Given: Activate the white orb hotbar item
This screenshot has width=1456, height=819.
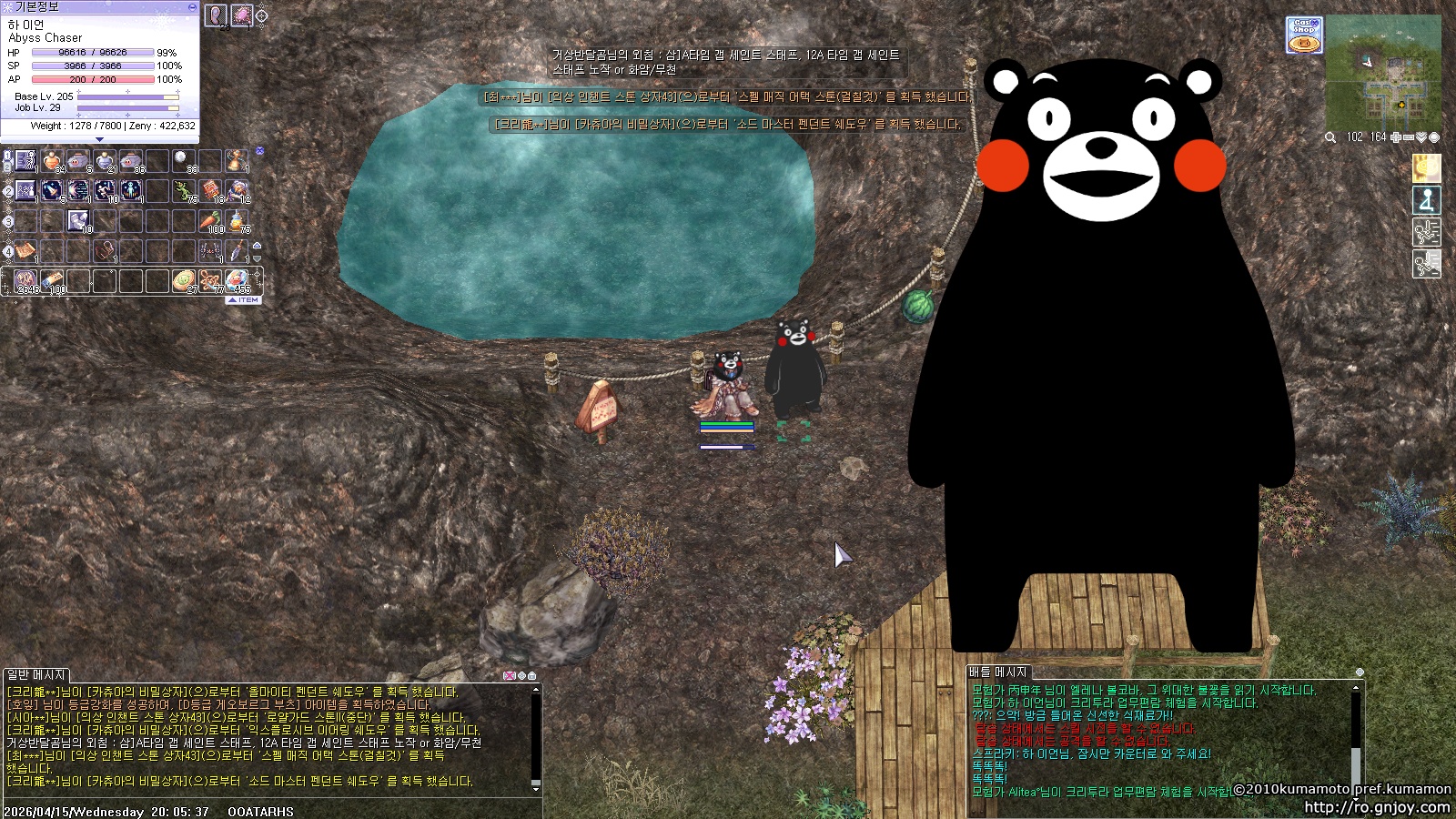Looking at the screenshot, I should click(x=183, y=160).
